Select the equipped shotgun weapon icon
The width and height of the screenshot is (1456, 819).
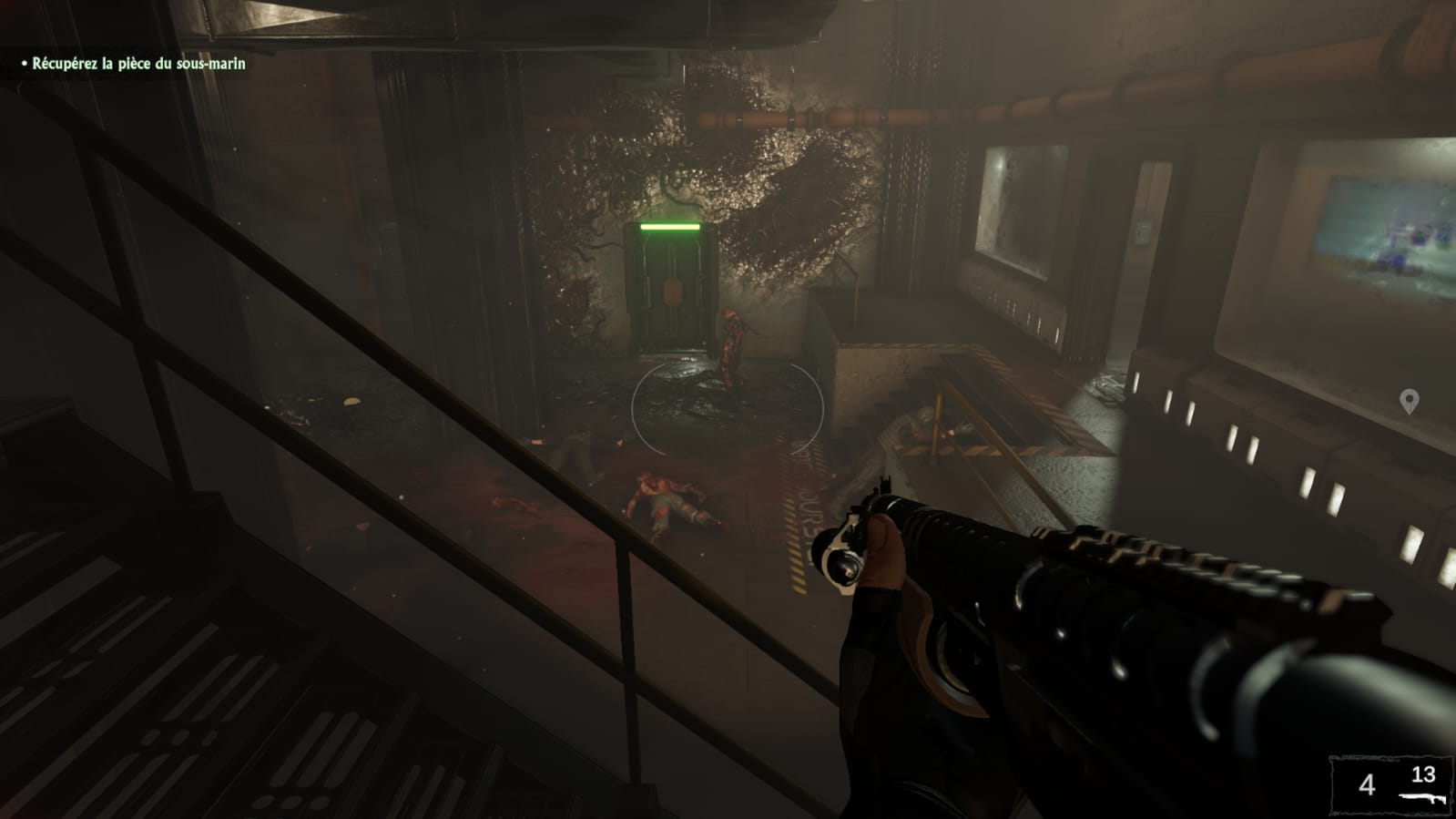pyautogui.click(x=1422, y=795)
